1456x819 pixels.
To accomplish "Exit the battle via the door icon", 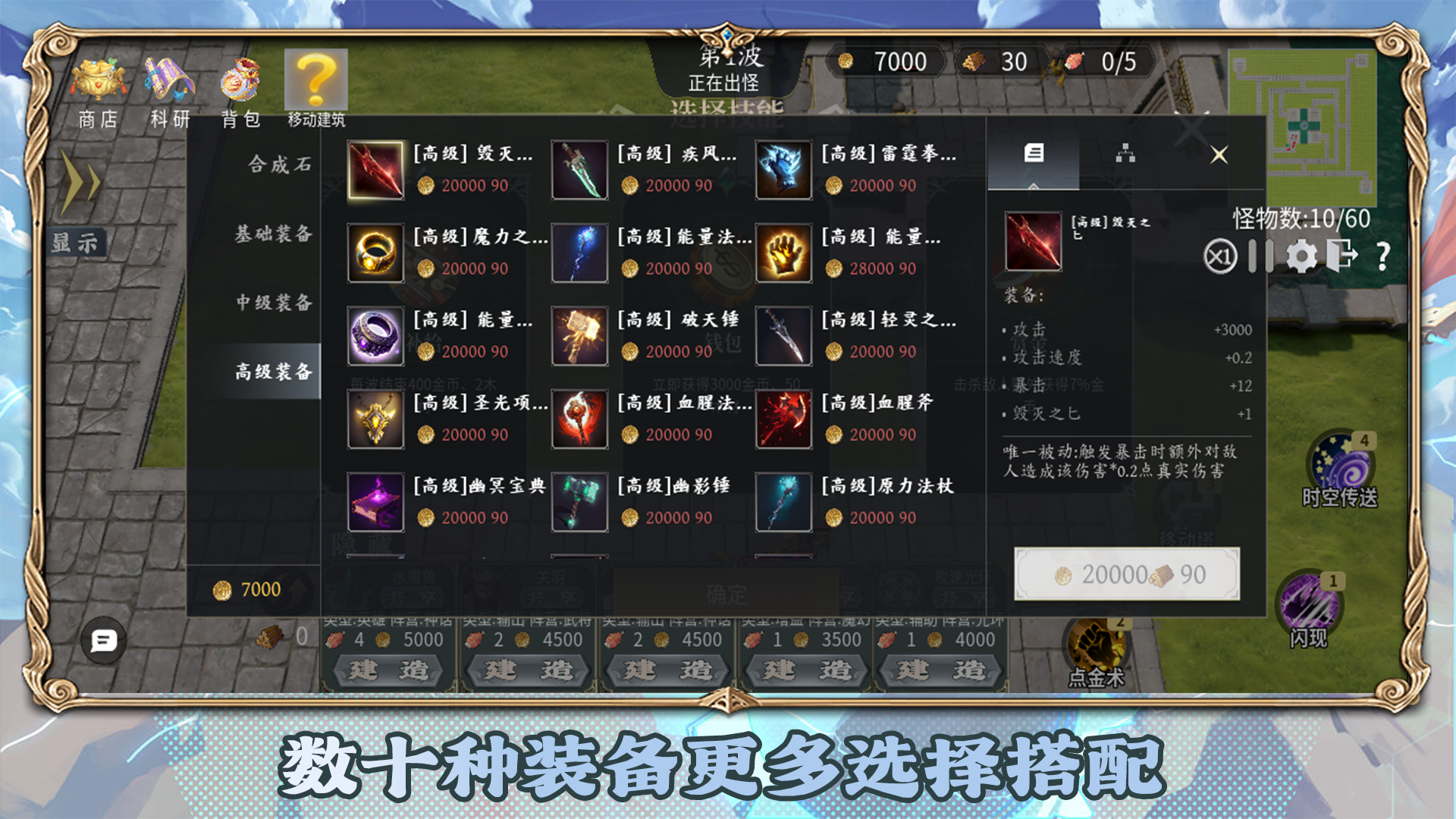I will pyautogui.click(x=1341, y=255).
